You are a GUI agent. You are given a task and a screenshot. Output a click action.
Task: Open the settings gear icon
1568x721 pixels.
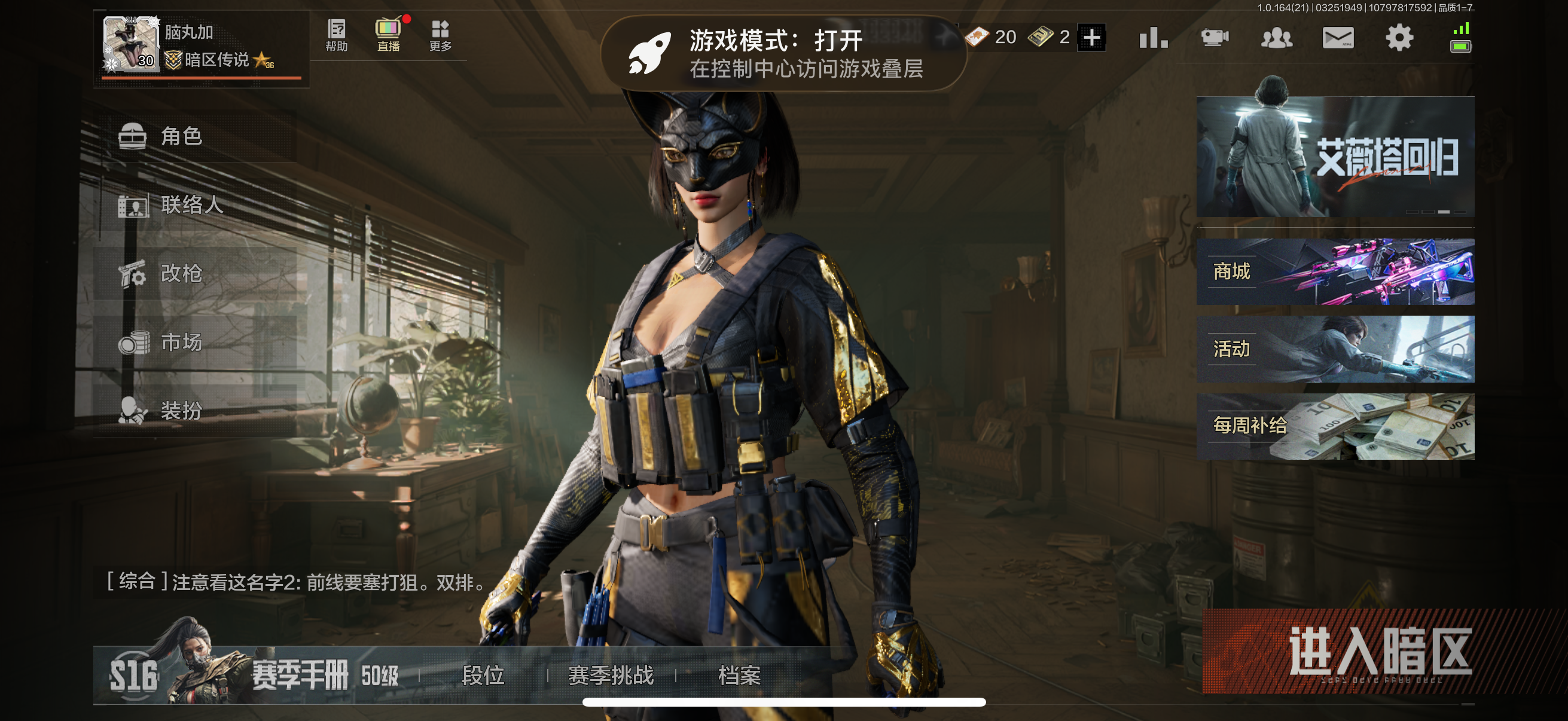(1401, 37)
